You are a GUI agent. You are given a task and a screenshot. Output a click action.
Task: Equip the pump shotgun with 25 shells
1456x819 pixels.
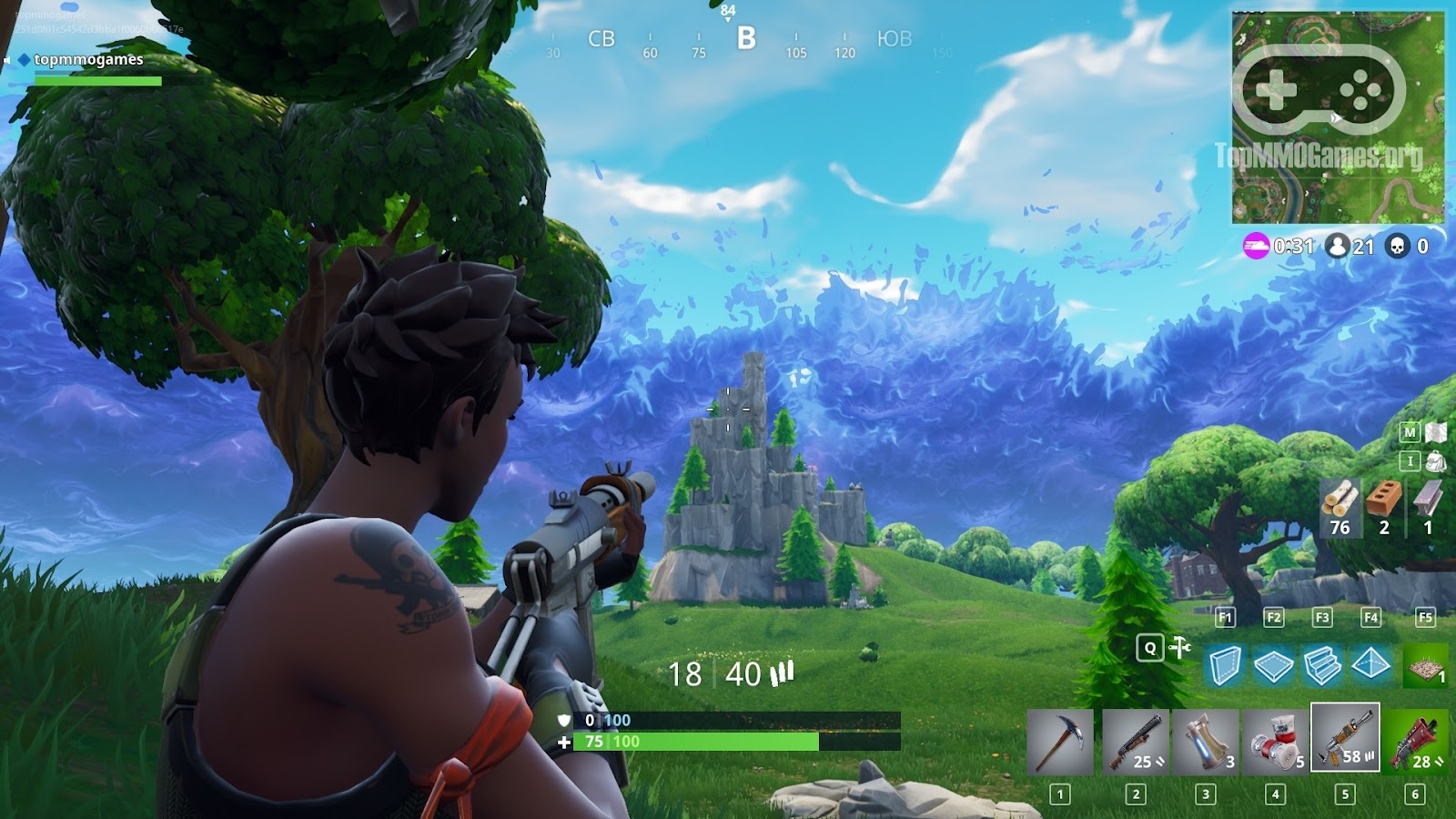click(1135, 742)
